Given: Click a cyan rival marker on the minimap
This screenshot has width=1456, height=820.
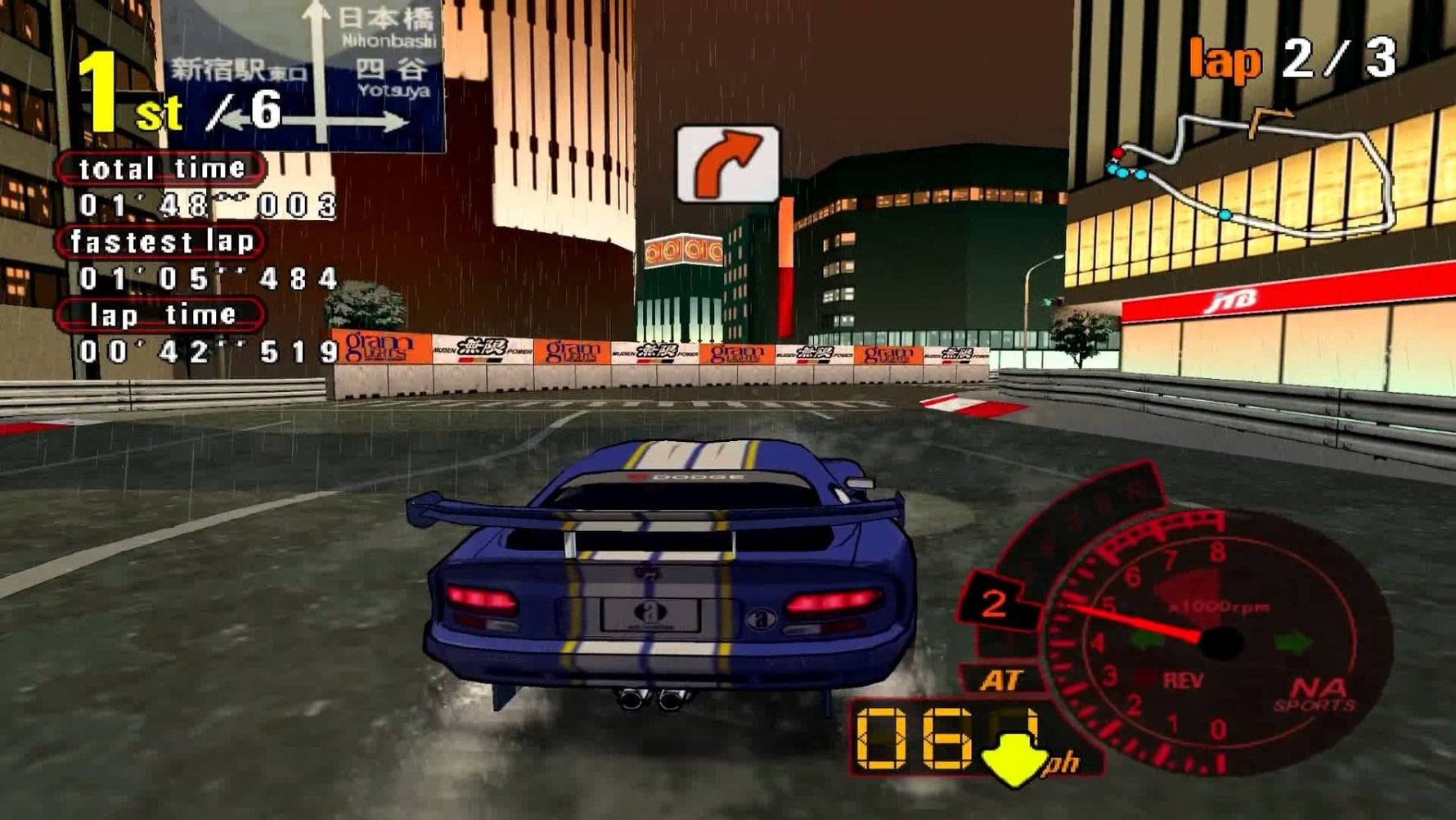Looking at the screenshot, I should tap(1122, 173).
